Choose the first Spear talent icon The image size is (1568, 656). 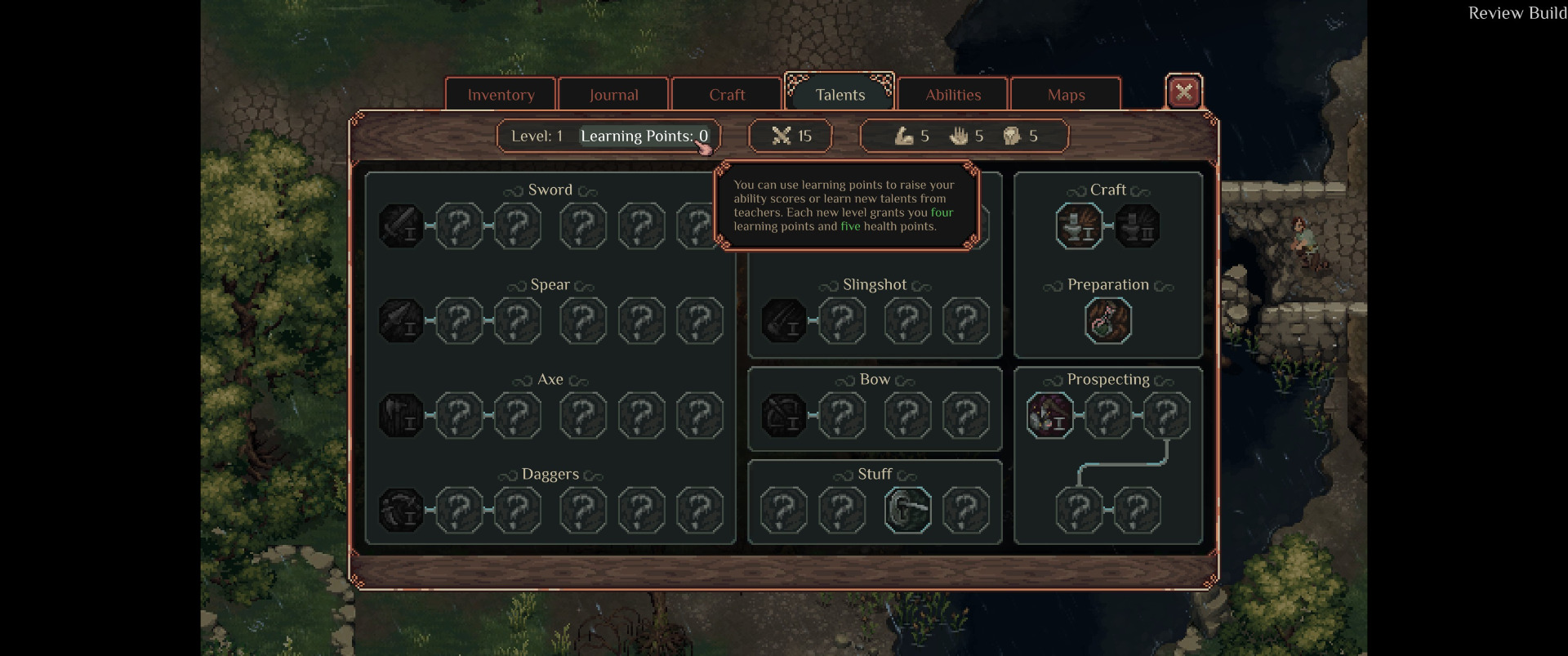pyautogui.click(x=401, y=320)
